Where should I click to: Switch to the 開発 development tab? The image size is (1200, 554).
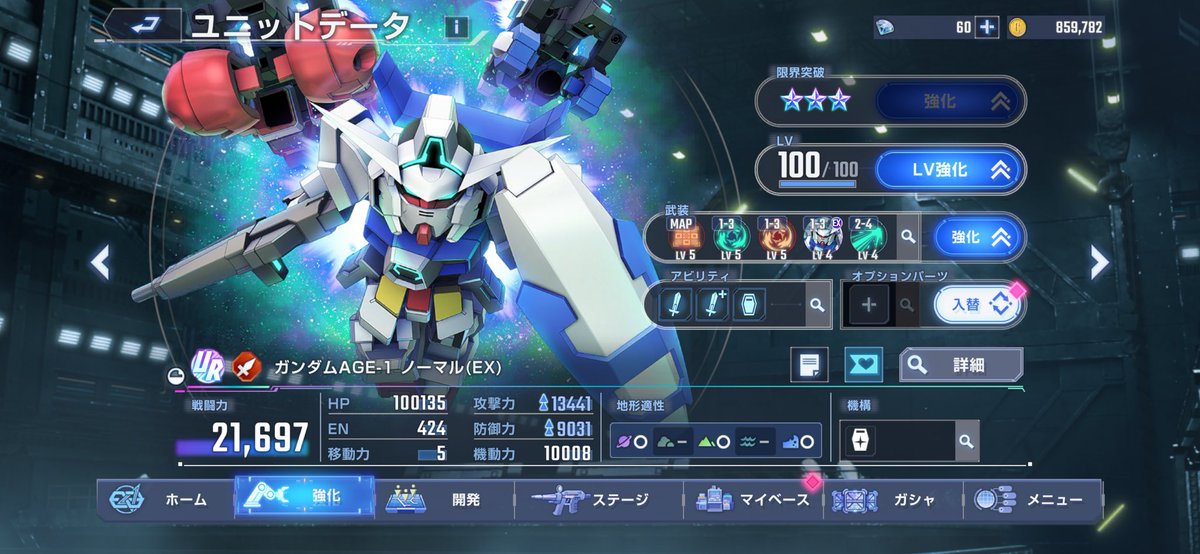click(445, 499)
